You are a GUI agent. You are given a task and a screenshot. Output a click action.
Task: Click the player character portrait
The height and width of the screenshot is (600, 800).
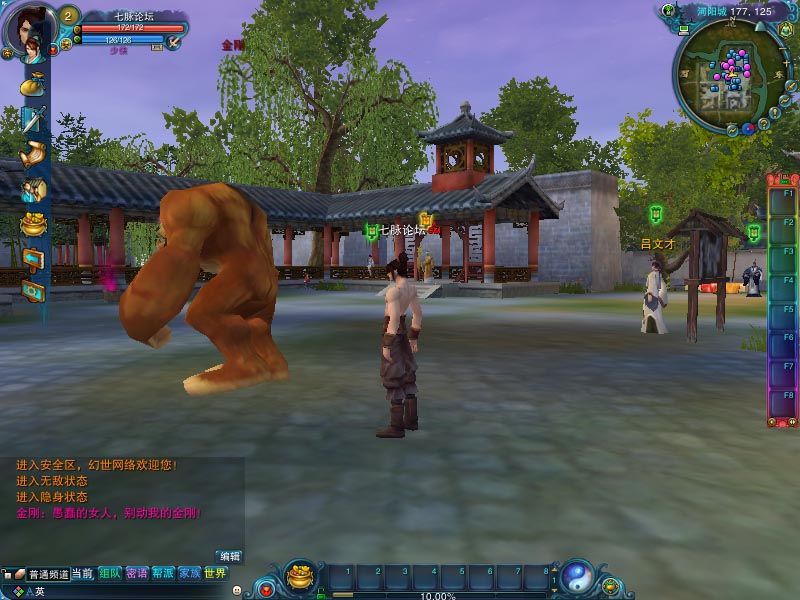pyautogui.click(x=31, y=30)
